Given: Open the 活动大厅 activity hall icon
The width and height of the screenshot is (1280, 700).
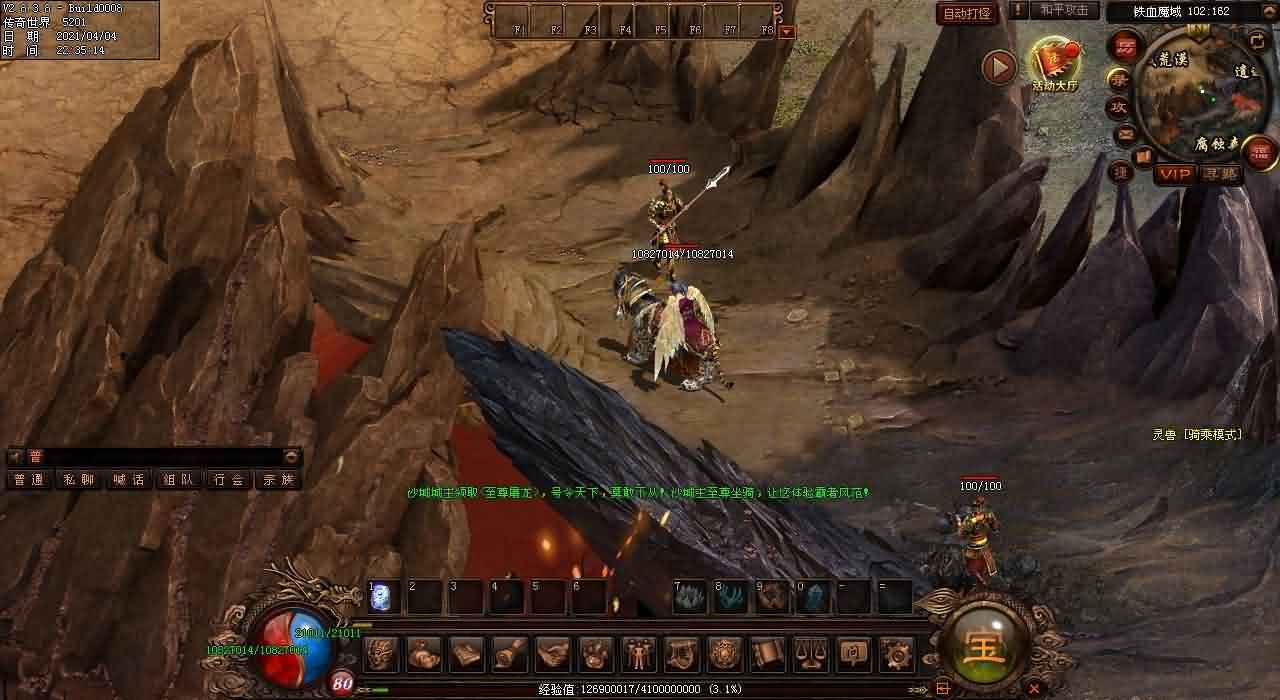Looking at the screenshot, I should click(x=1055, y=65).
